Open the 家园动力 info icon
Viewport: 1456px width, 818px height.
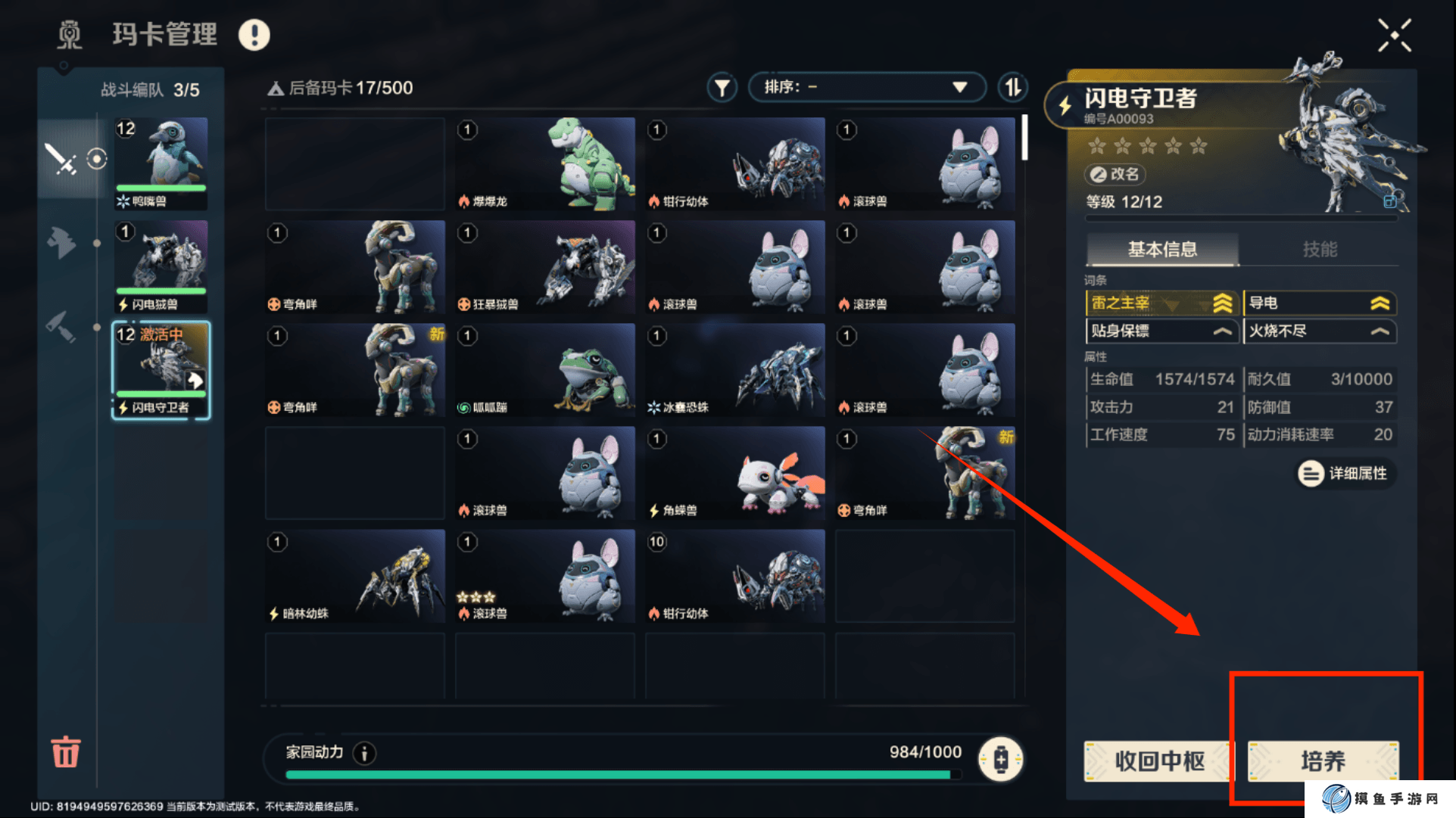coord(365,753)
